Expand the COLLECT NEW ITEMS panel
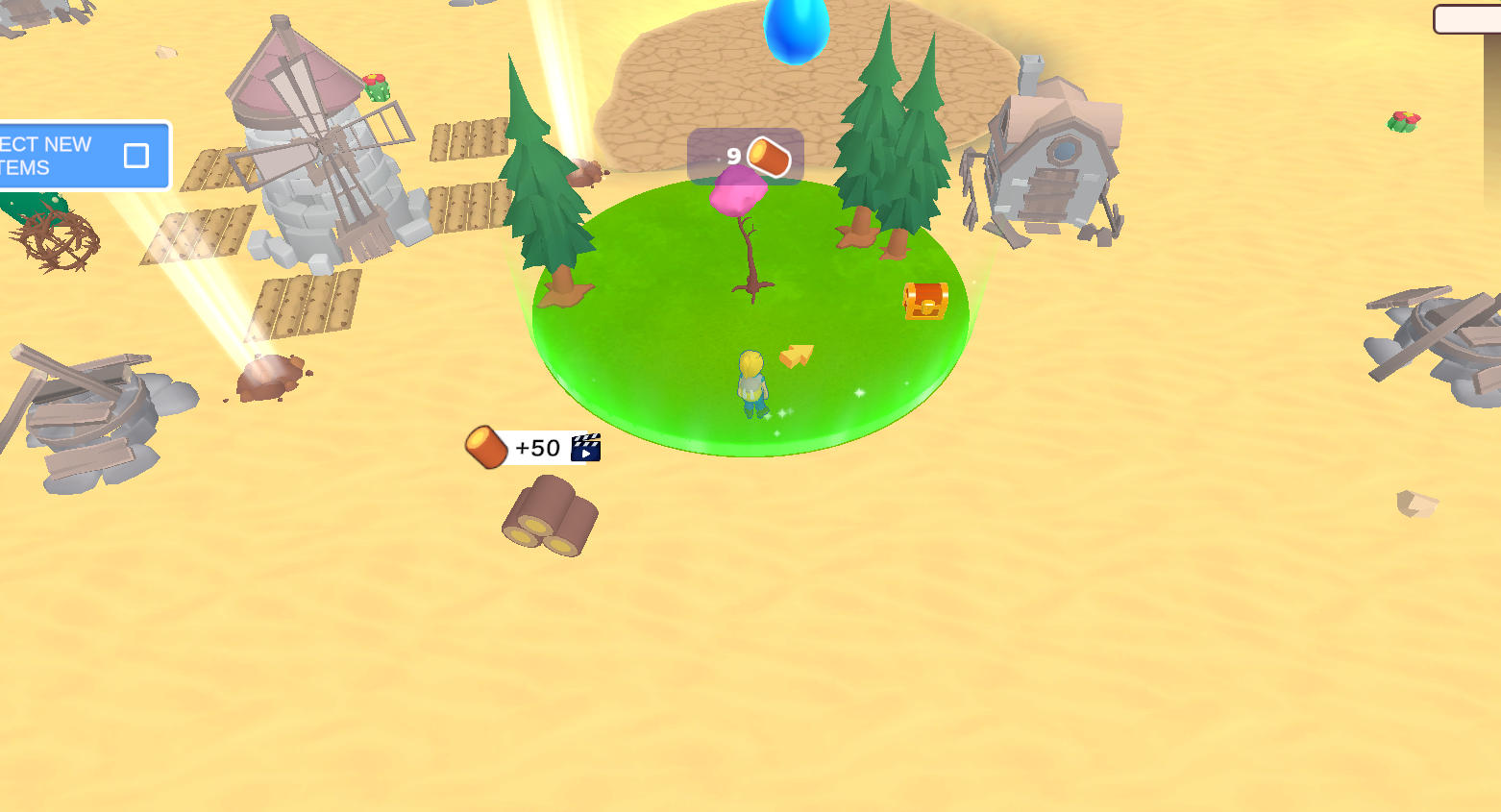This screenshot has width=1501, height=812. pos(82,154)
